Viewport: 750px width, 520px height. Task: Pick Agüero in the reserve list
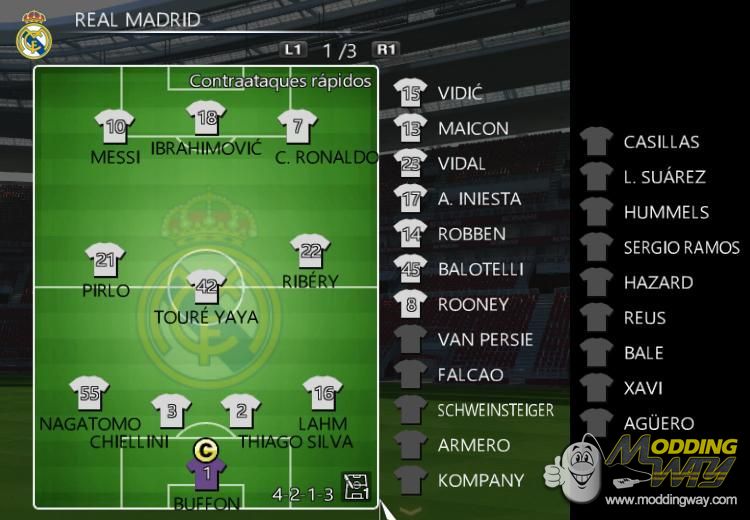click(658, 423)
